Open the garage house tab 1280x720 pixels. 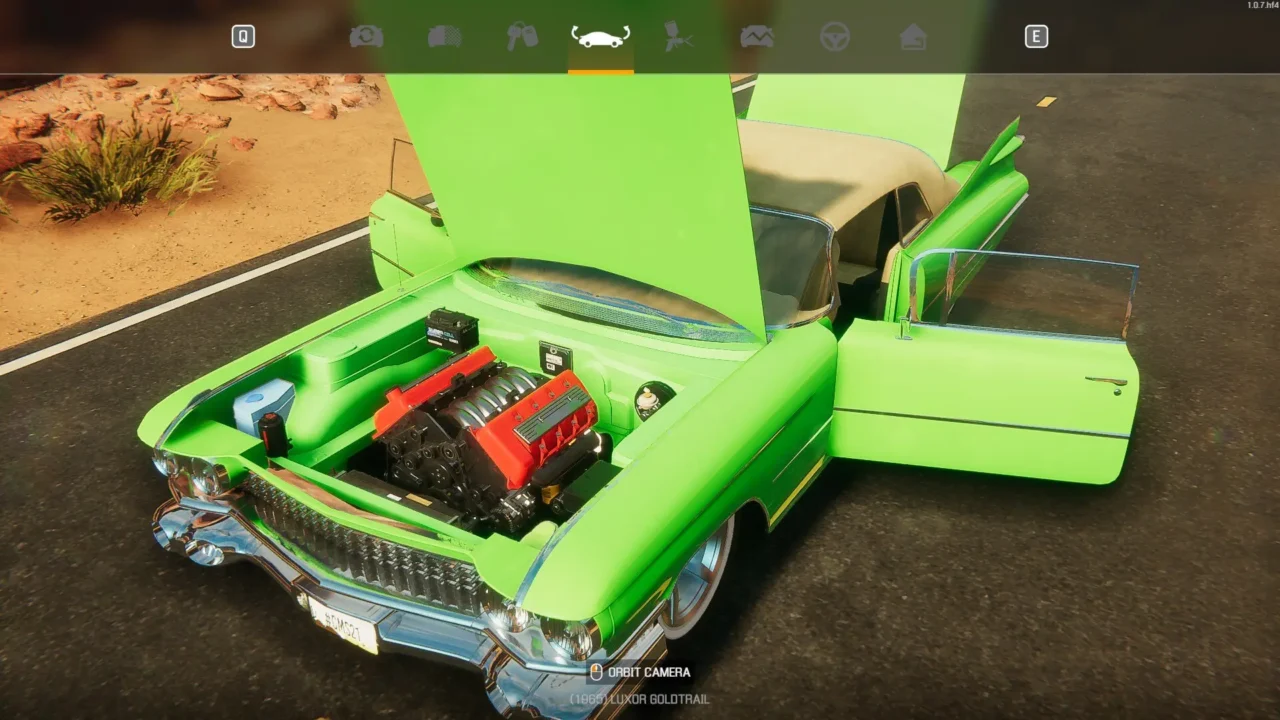912,37
